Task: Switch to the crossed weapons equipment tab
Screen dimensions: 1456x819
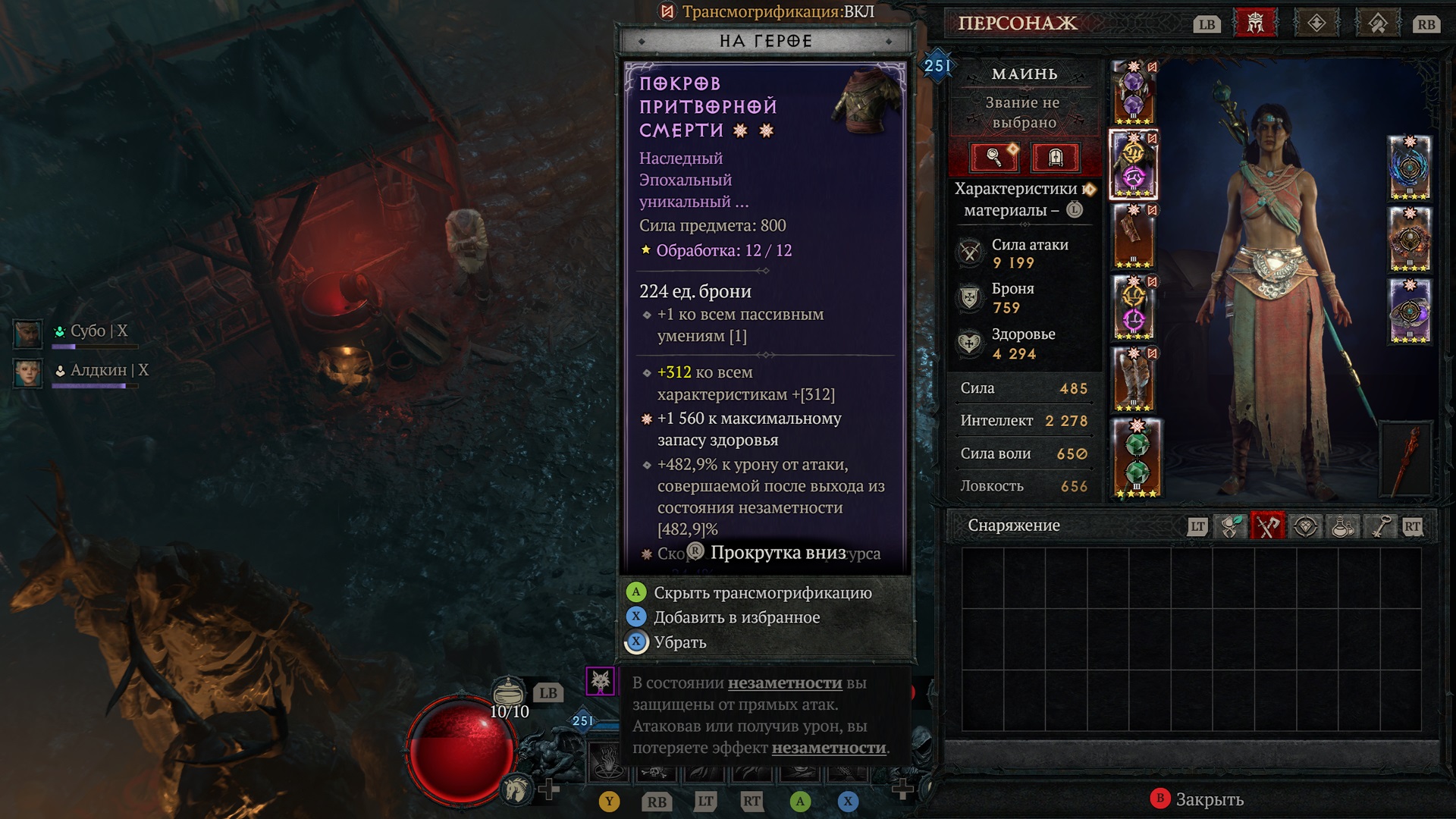Action: [x=1267, y=526]
